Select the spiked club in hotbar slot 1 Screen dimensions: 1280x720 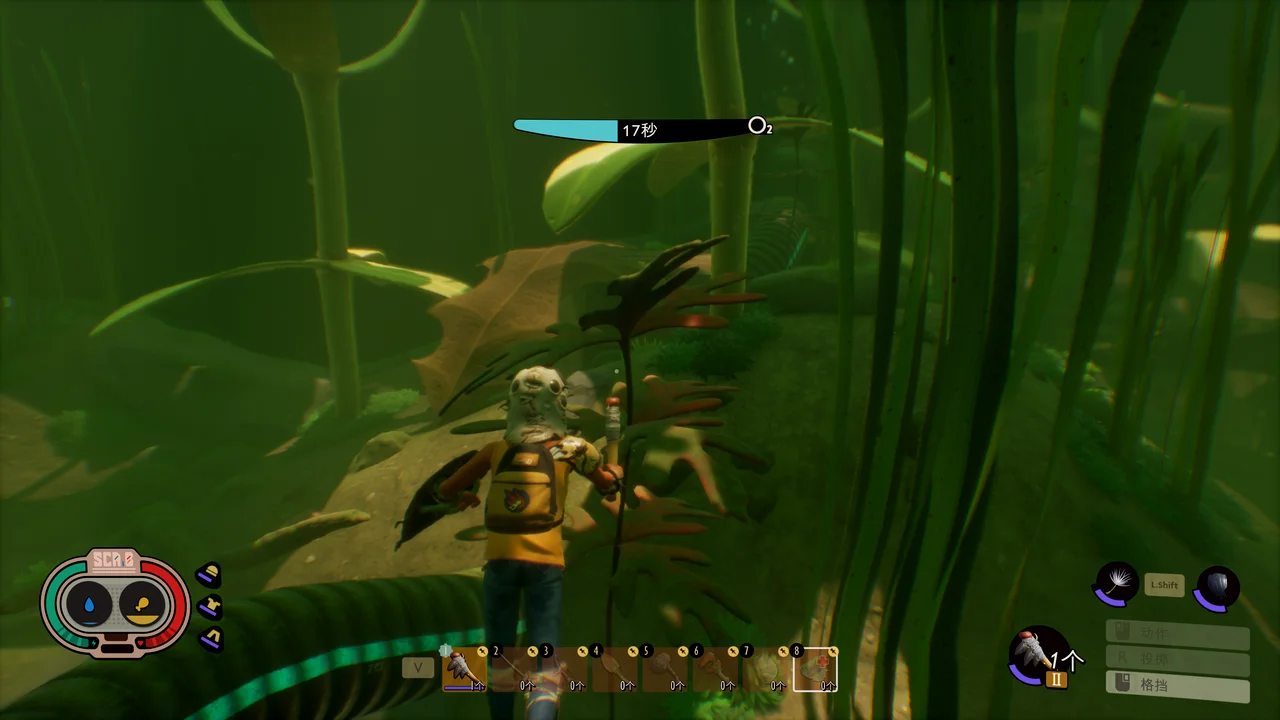464,669
